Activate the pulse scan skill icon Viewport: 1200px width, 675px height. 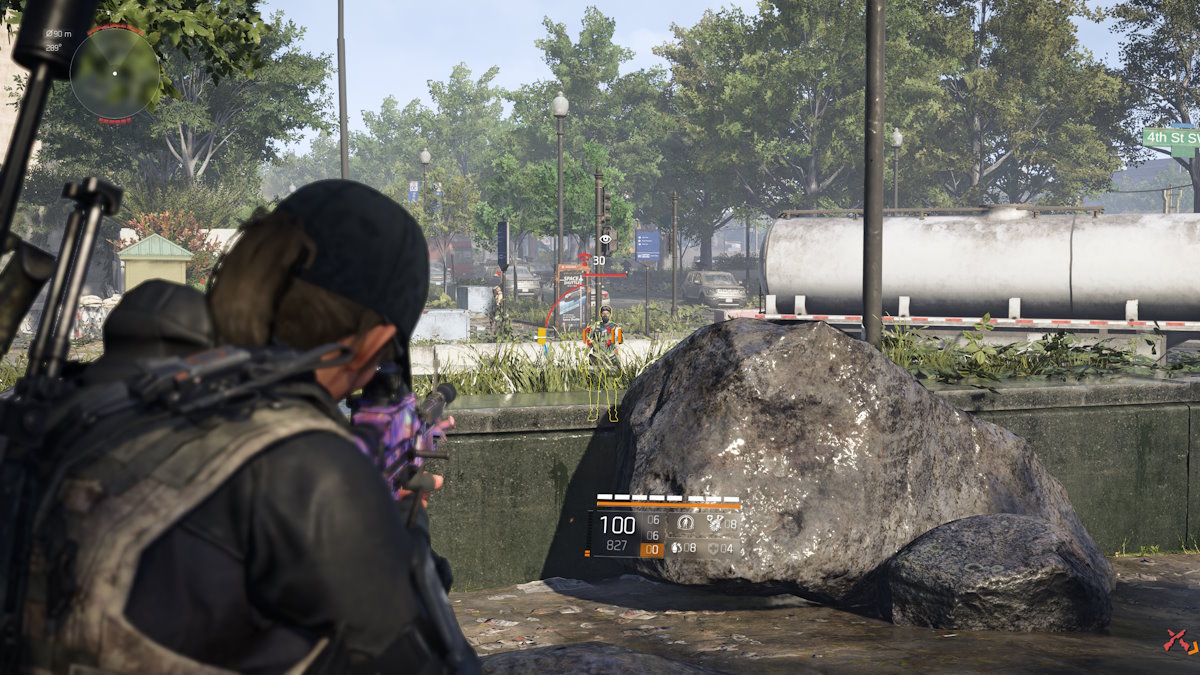685,522
